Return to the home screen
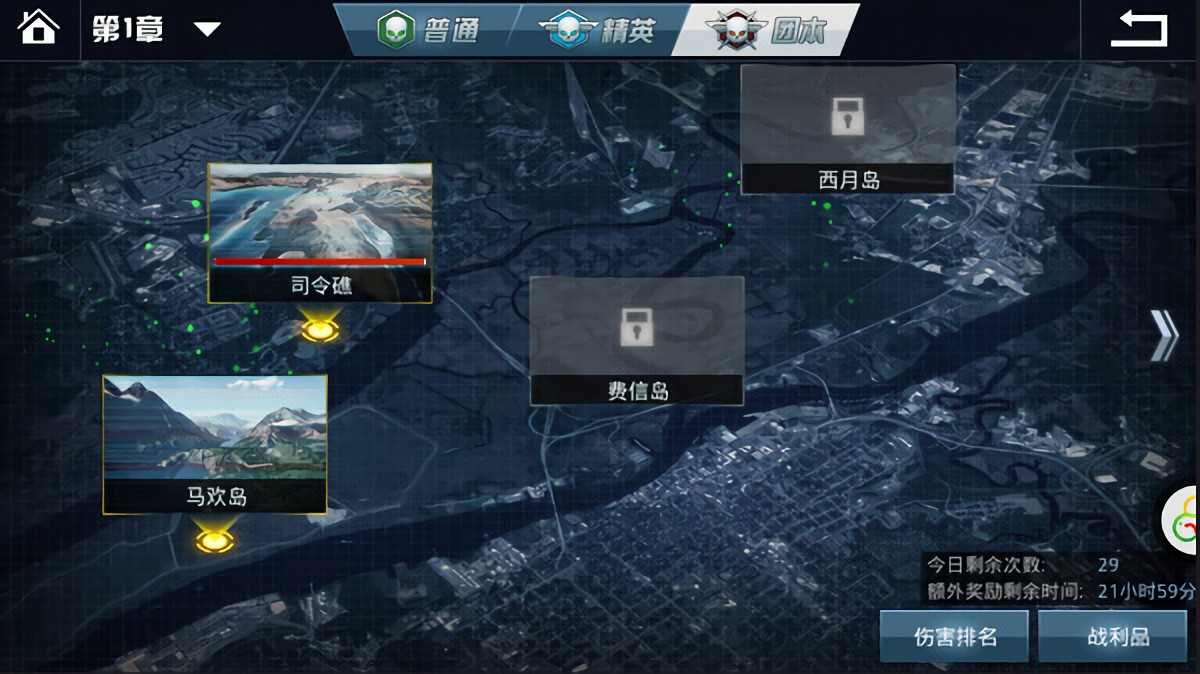The image size is (1200, 674). pos(38,27)
